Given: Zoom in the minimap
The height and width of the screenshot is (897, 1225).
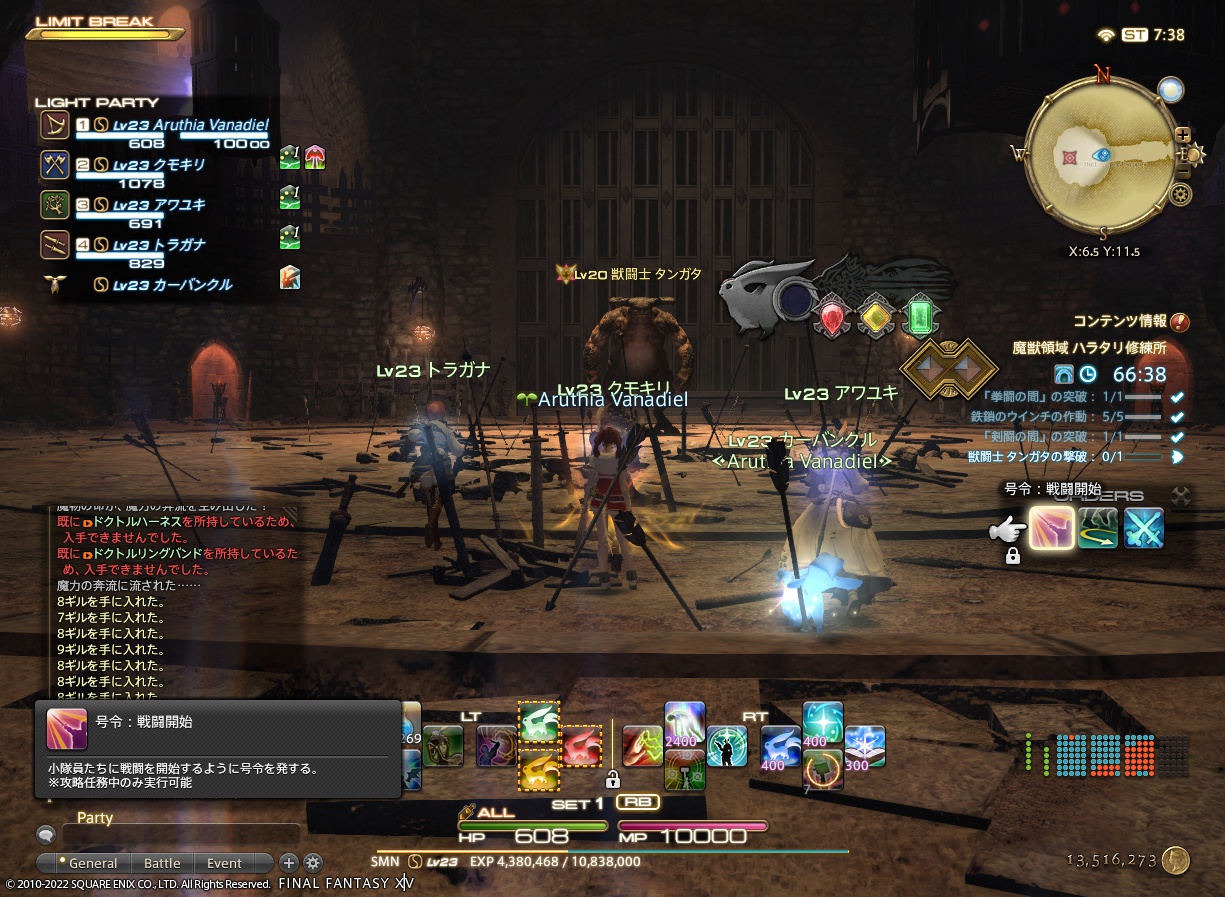Looking at the screenshot, I should pyautogui.click(x=1183, y=135).
